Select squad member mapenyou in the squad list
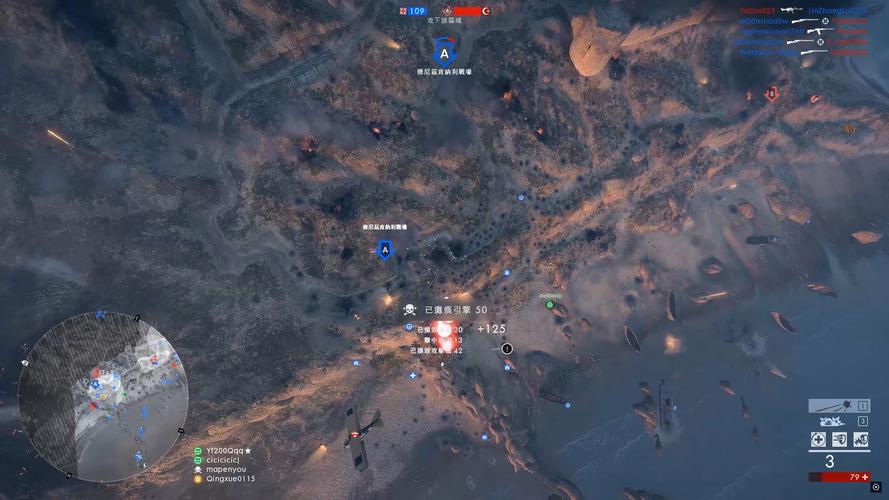This screenshot has width=889, height=500. point(227,469)
